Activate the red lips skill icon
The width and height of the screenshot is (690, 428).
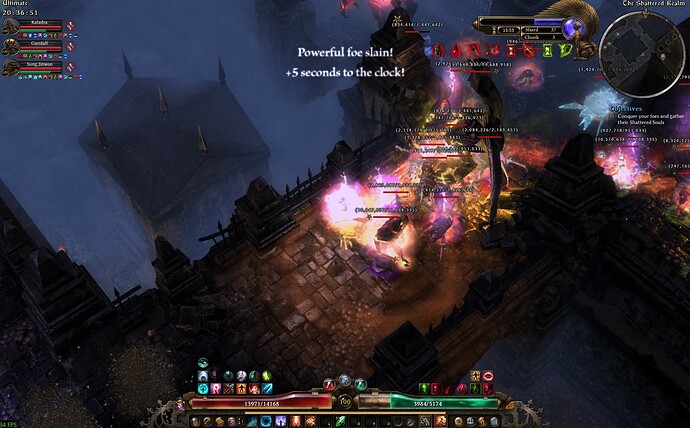(487, 375)
